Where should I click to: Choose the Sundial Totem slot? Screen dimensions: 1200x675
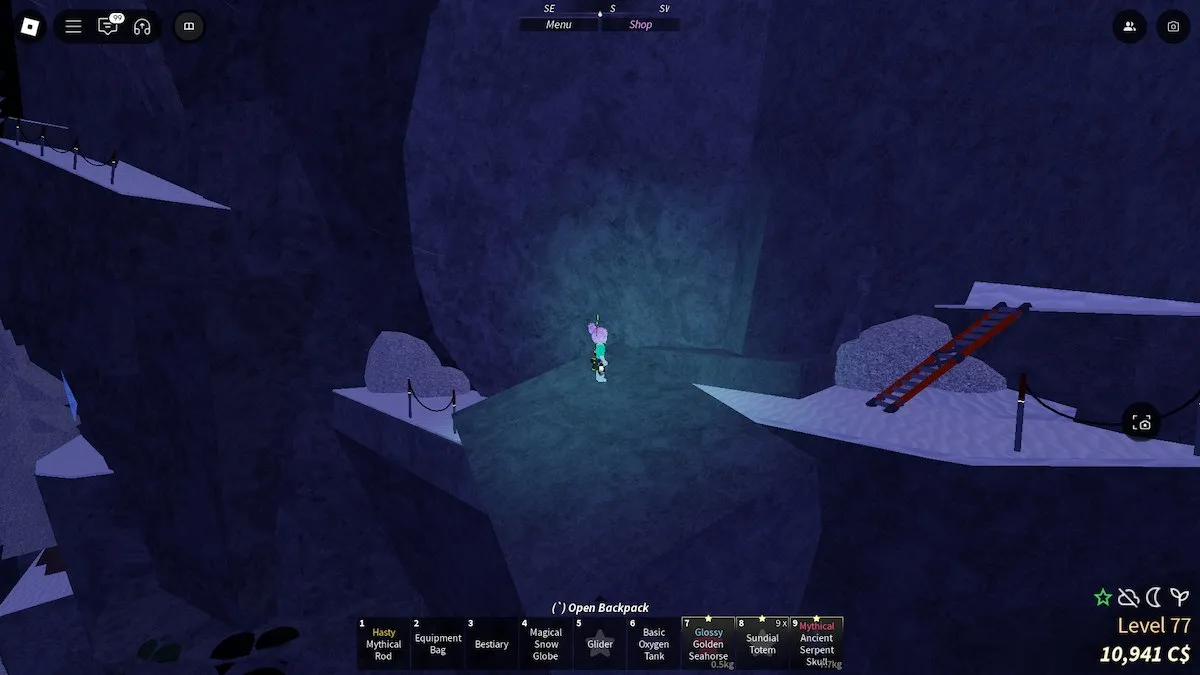click(762, 643)
